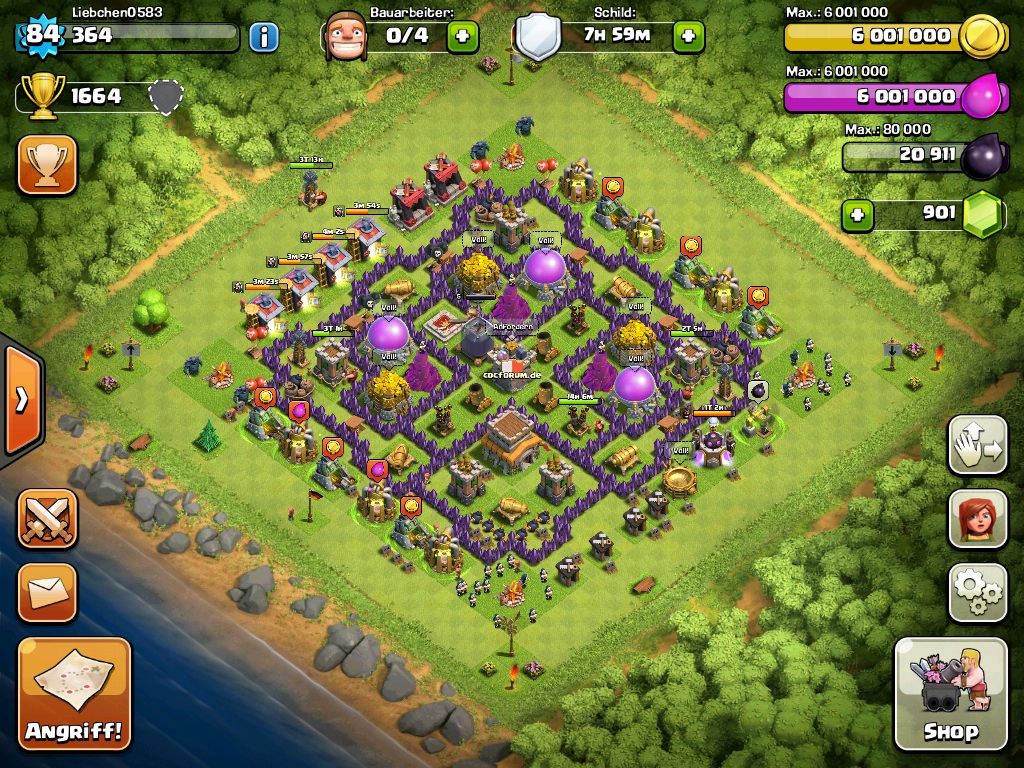This screenshot has height=768, width=1024.
Task: Open the crossed swords battle log
Action: click(47, 518)
